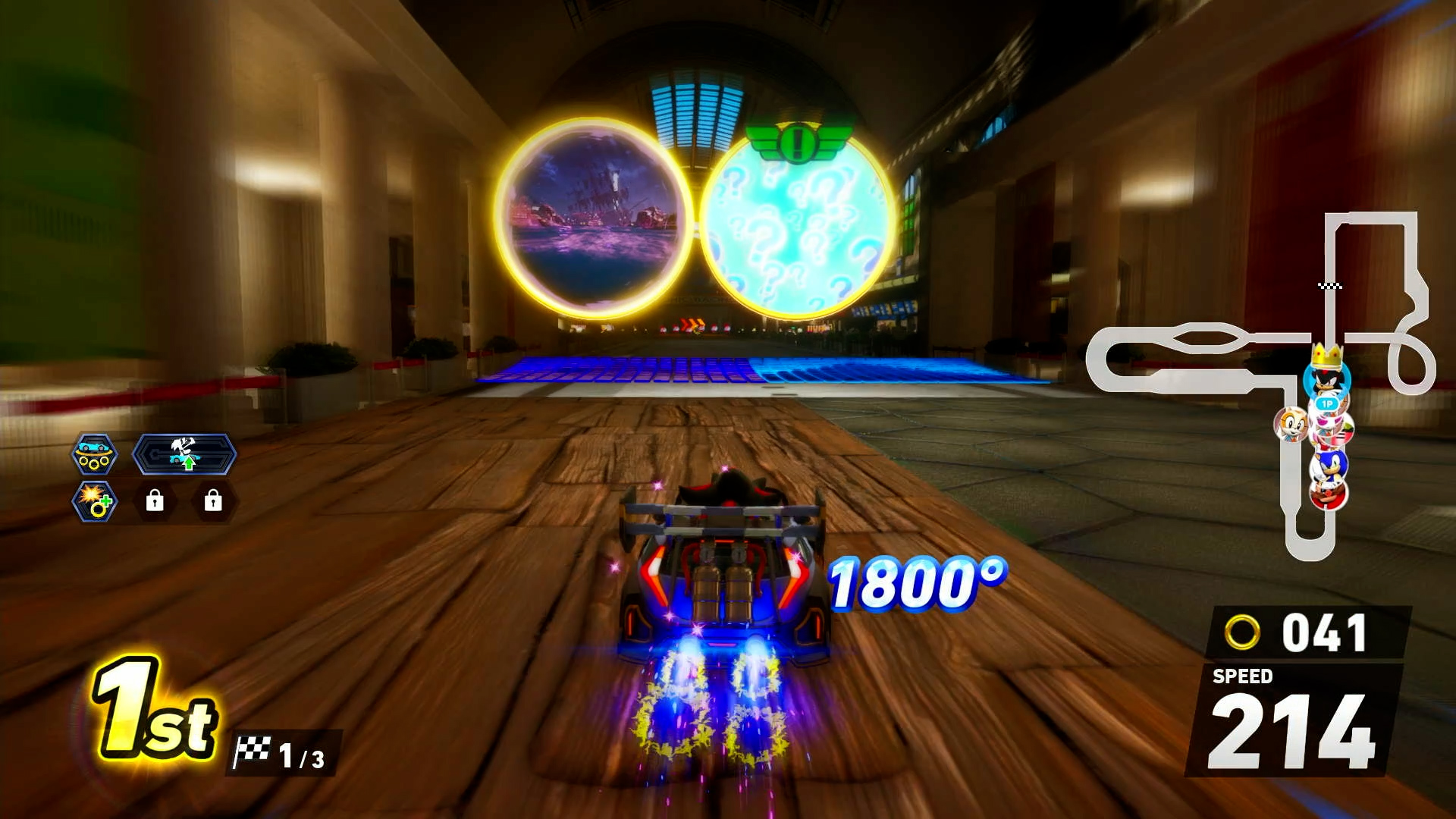Viewport: 1456px width, 819px height.
Task: Choose the explosion and ring-plus gadget icon
Action: pyautogui.click(x=94, y=501)
